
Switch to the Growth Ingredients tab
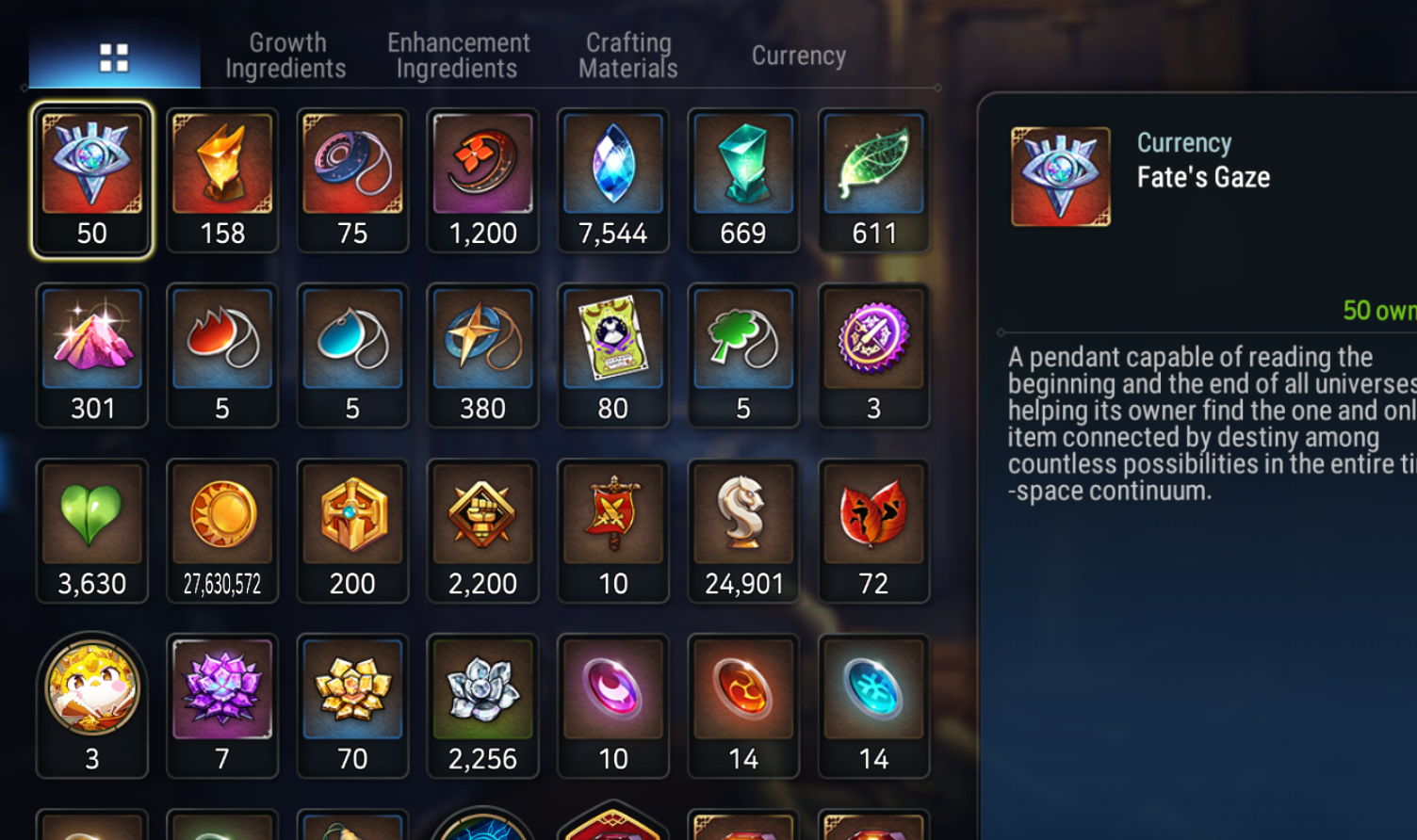[286, 56]
